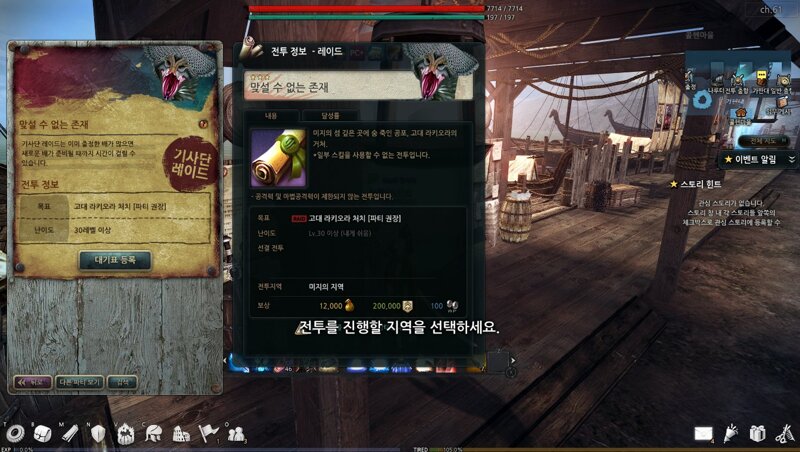Open the flag guild icon
The height and width of the screenshot is (452, 800).
click(x=208, y=433)
